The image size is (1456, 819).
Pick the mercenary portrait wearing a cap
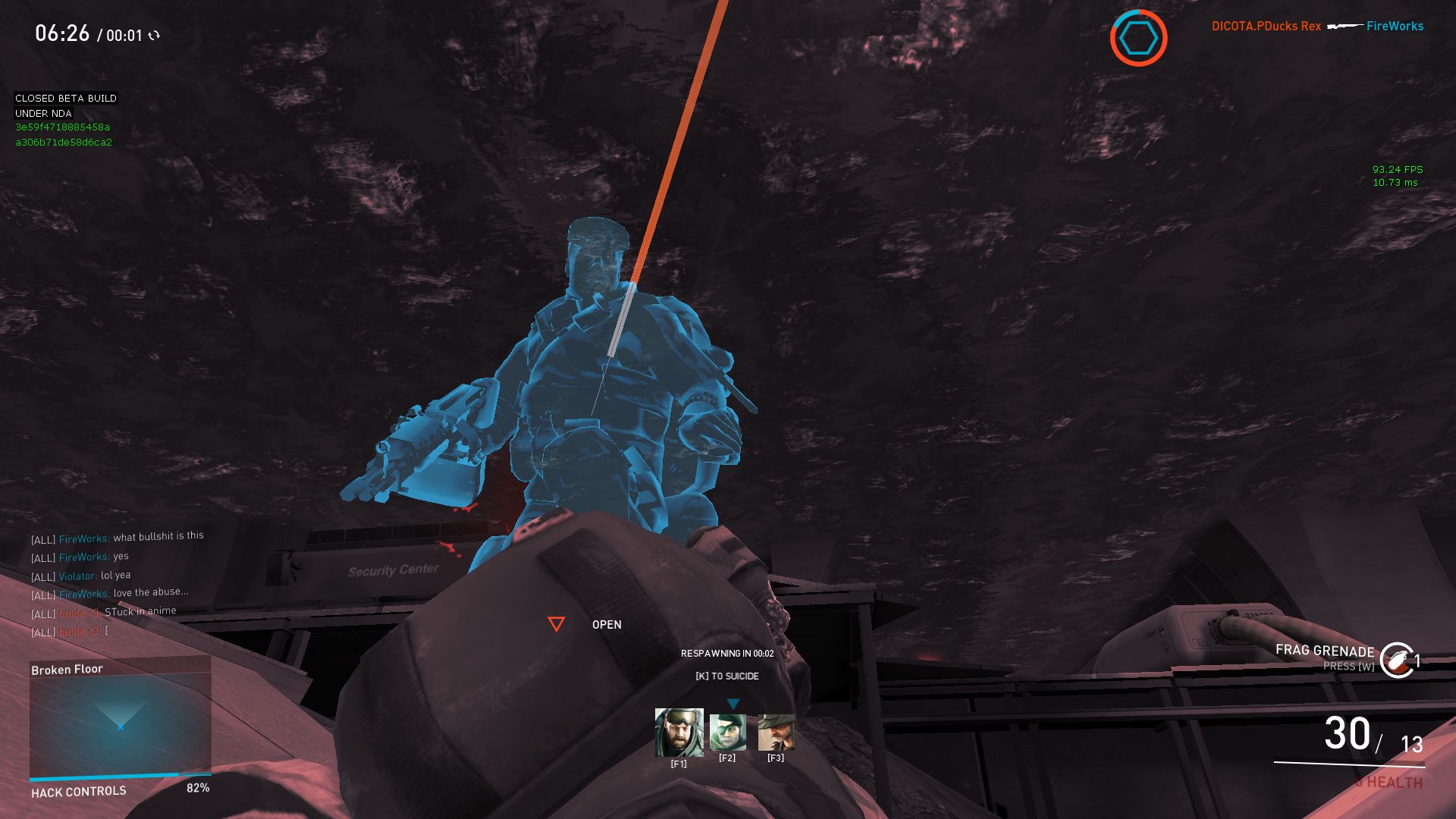point(776,733)
